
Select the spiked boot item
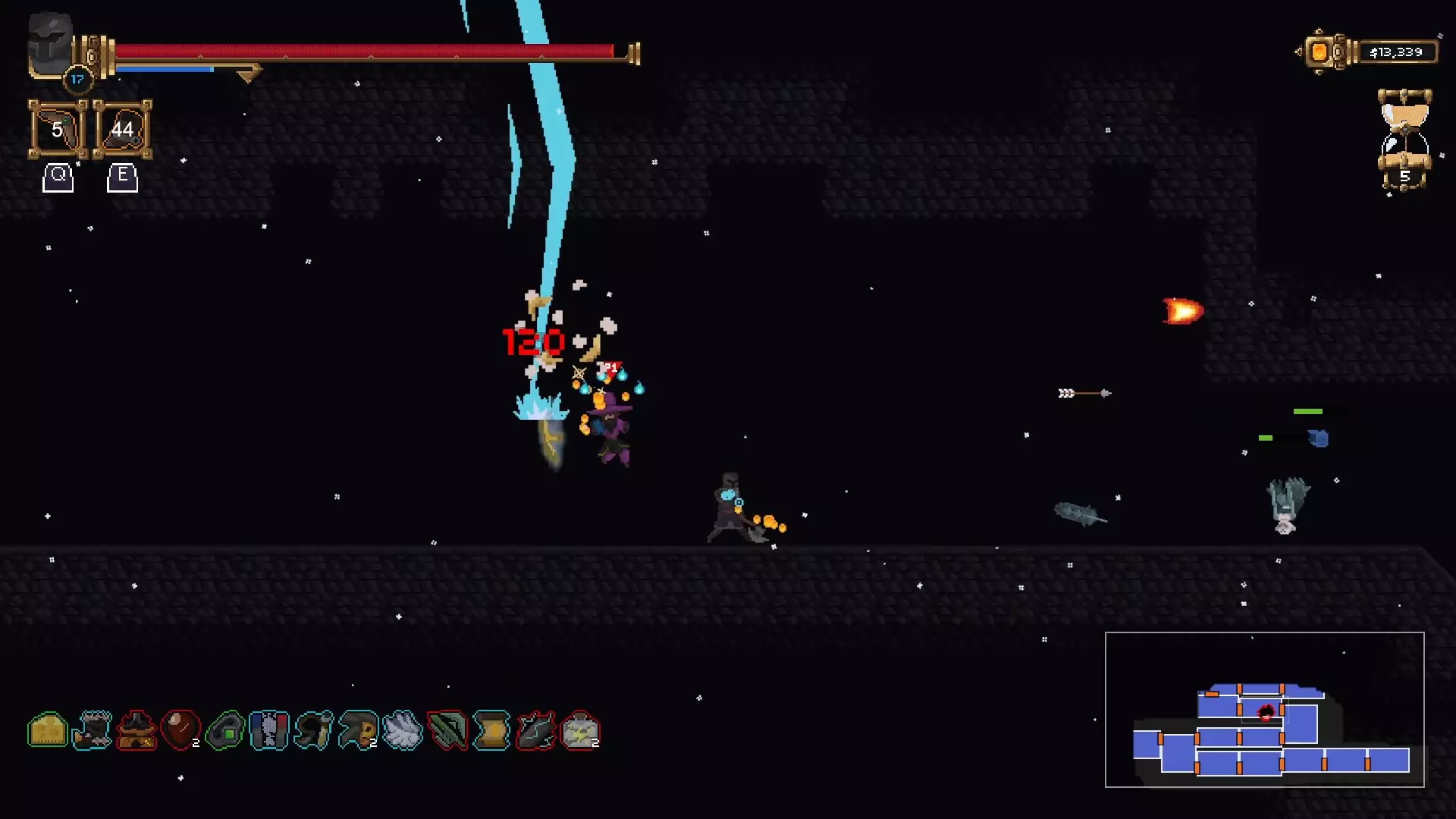click(93, 730)
